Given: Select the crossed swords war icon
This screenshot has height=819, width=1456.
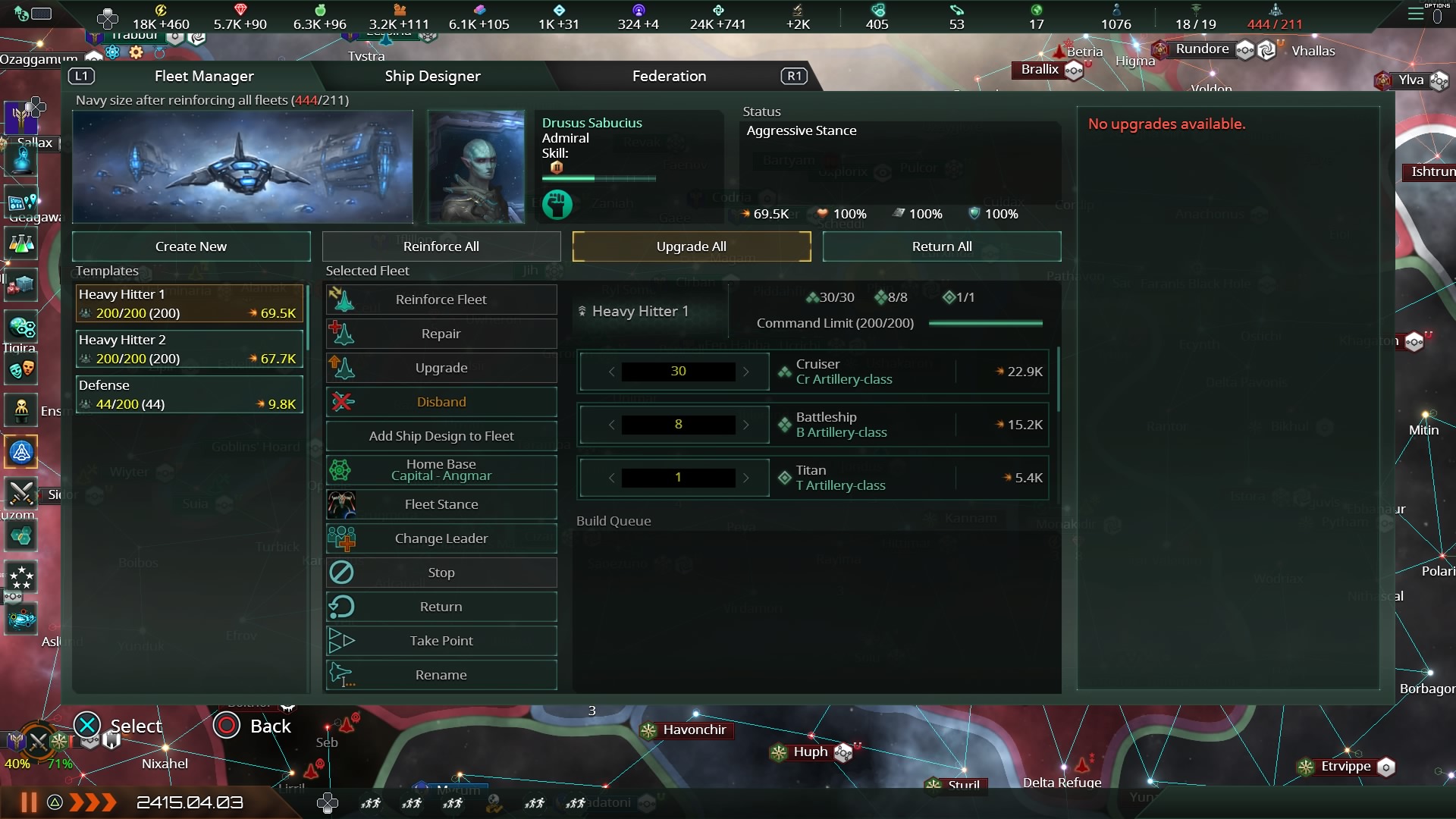Looking at the screenshot, I should [x=21, y=493].
